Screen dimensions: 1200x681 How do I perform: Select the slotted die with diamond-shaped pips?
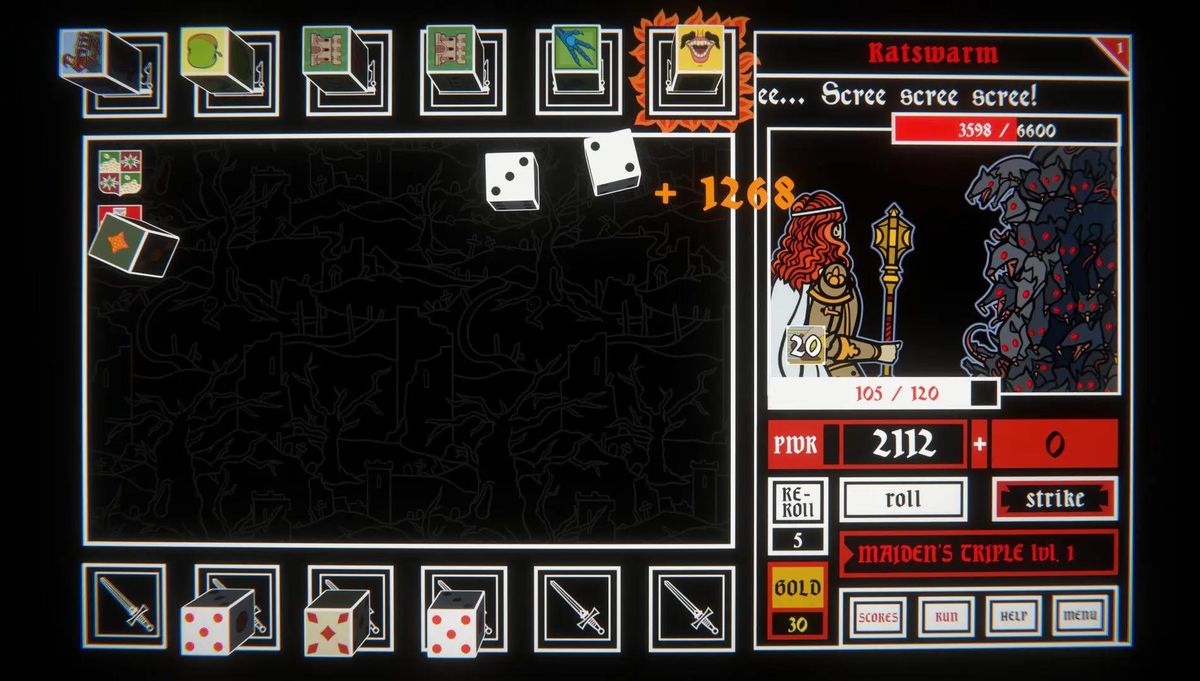point(338,621)
